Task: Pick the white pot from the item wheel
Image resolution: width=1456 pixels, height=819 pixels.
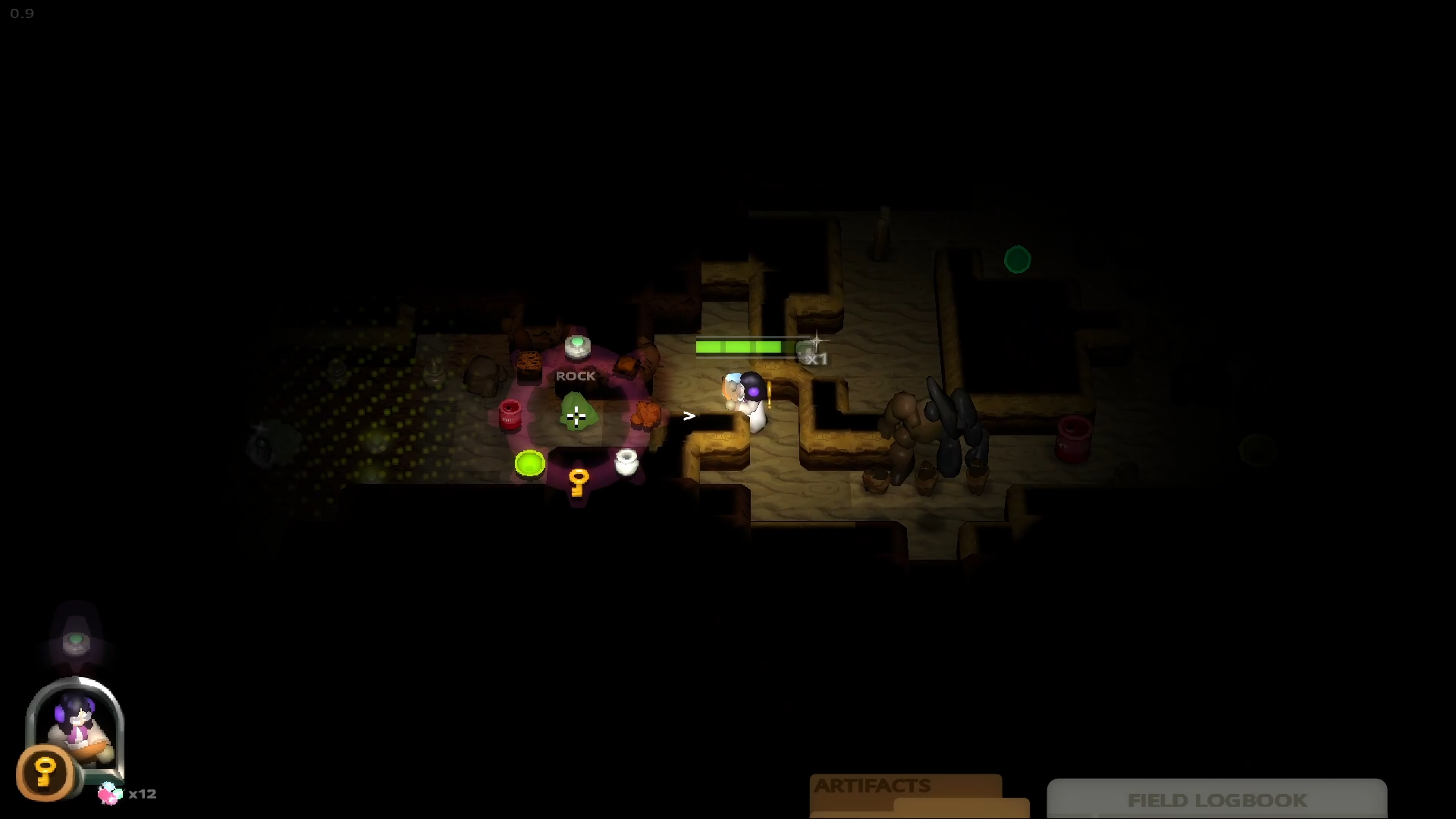Action: pos(626,461)
